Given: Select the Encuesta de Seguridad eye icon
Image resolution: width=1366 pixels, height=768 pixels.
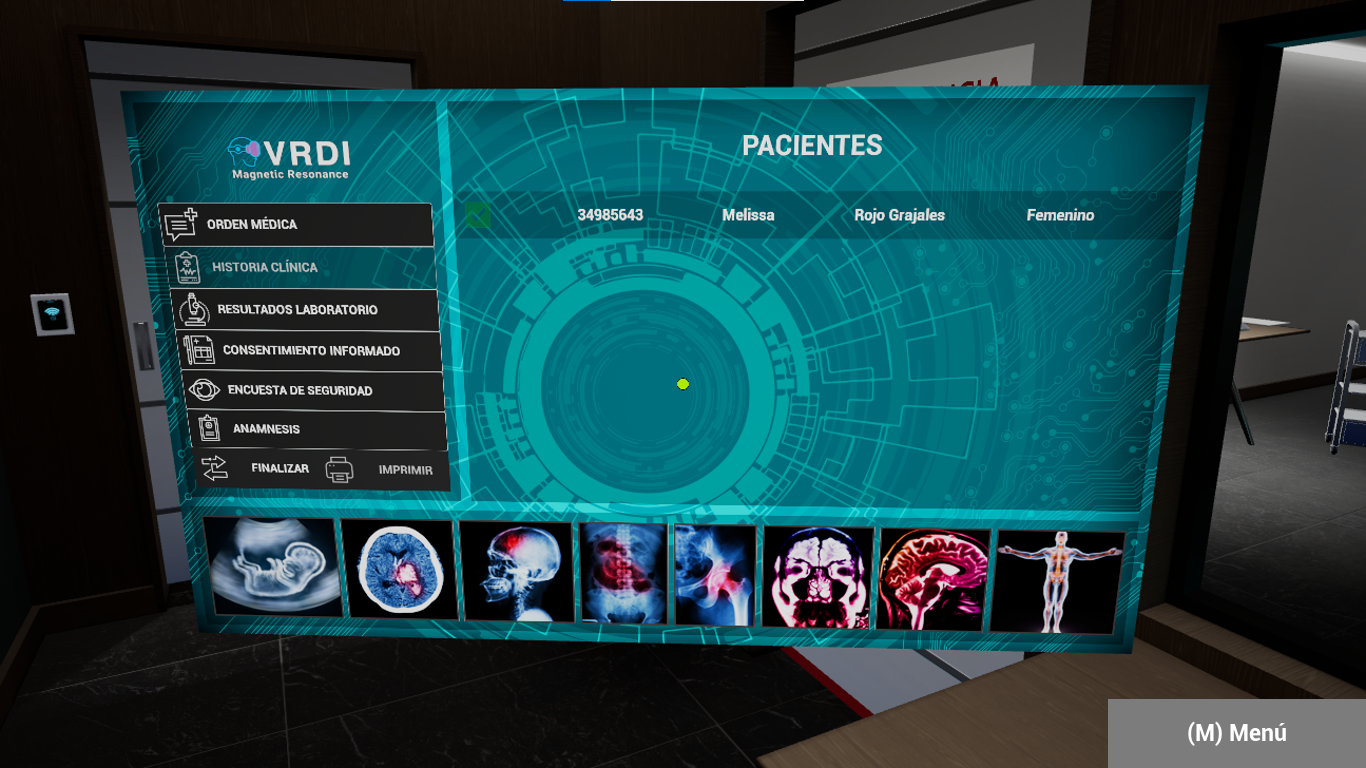Looking at the screenshot, I should 206,390.
